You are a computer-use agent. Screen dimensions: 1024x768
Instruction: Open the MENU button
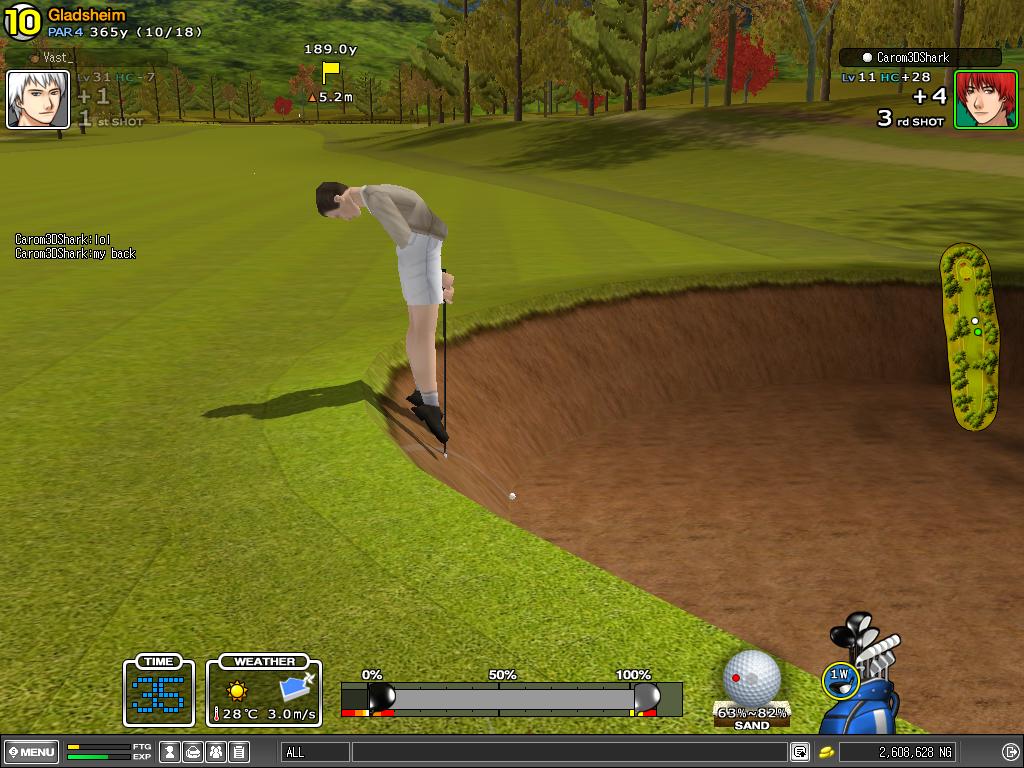click(x=32, y=752)
